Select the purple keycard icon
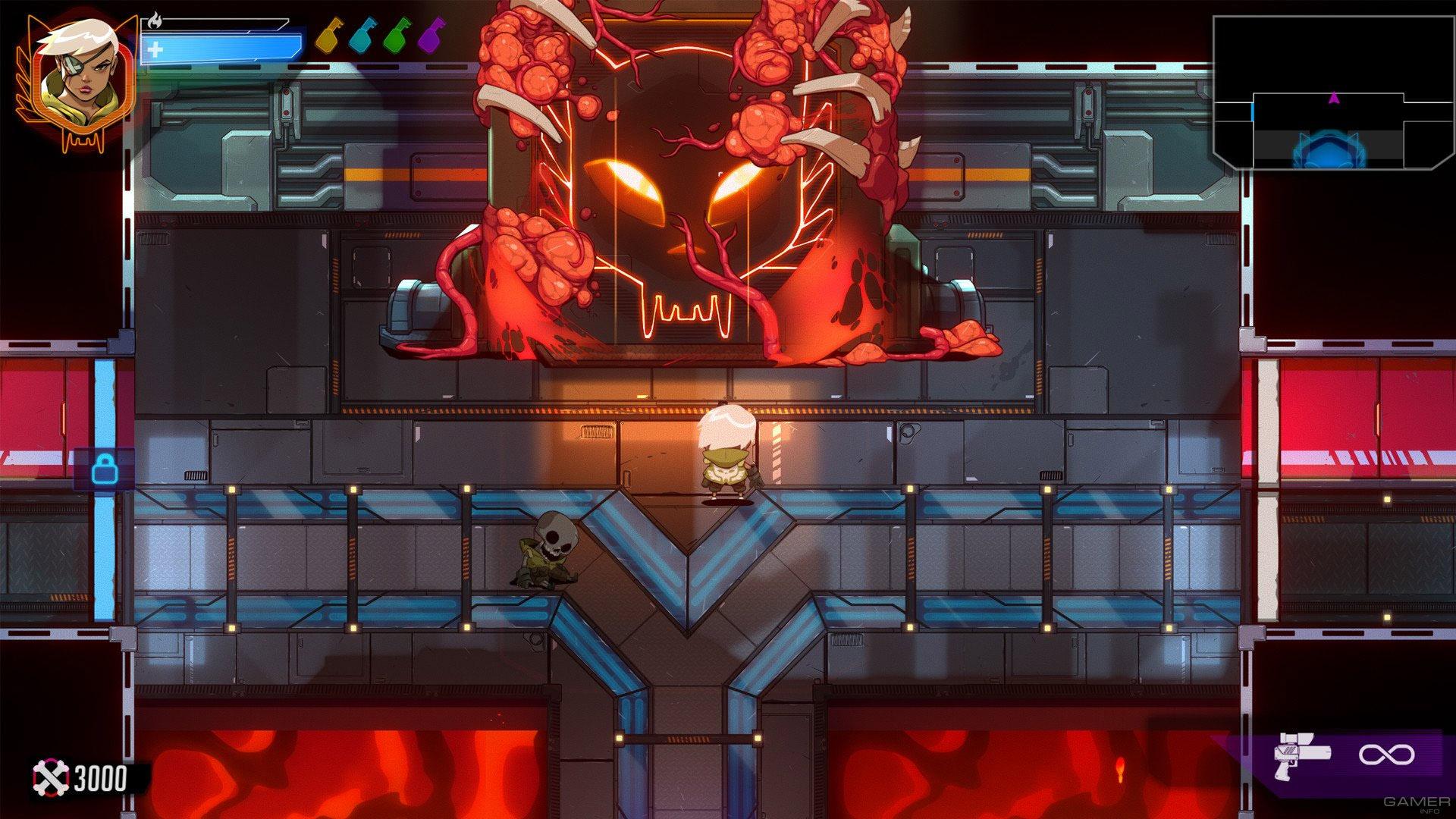1456x819 pixels. (430, 36)
